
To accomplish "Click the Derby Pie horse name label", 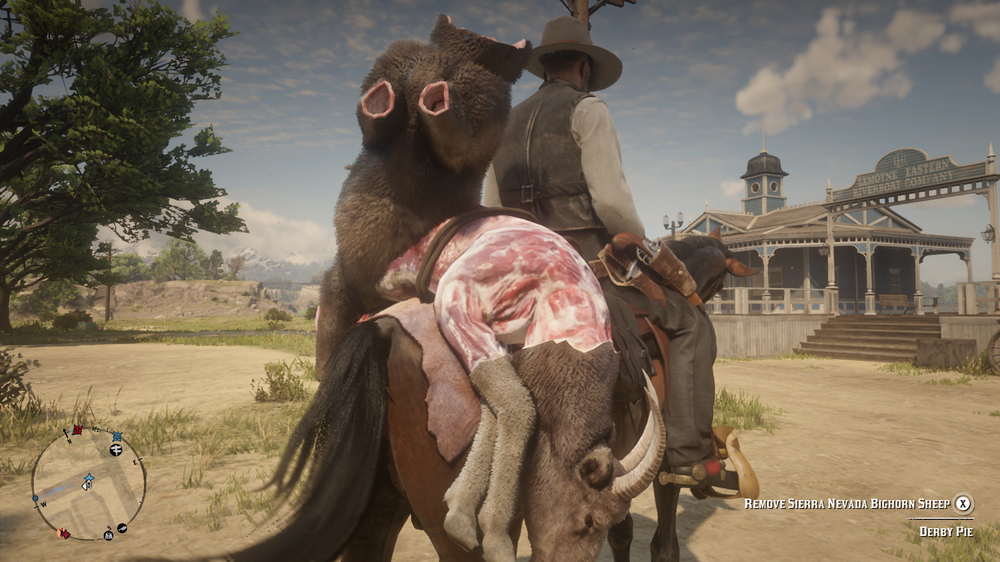I will point(945,531).
